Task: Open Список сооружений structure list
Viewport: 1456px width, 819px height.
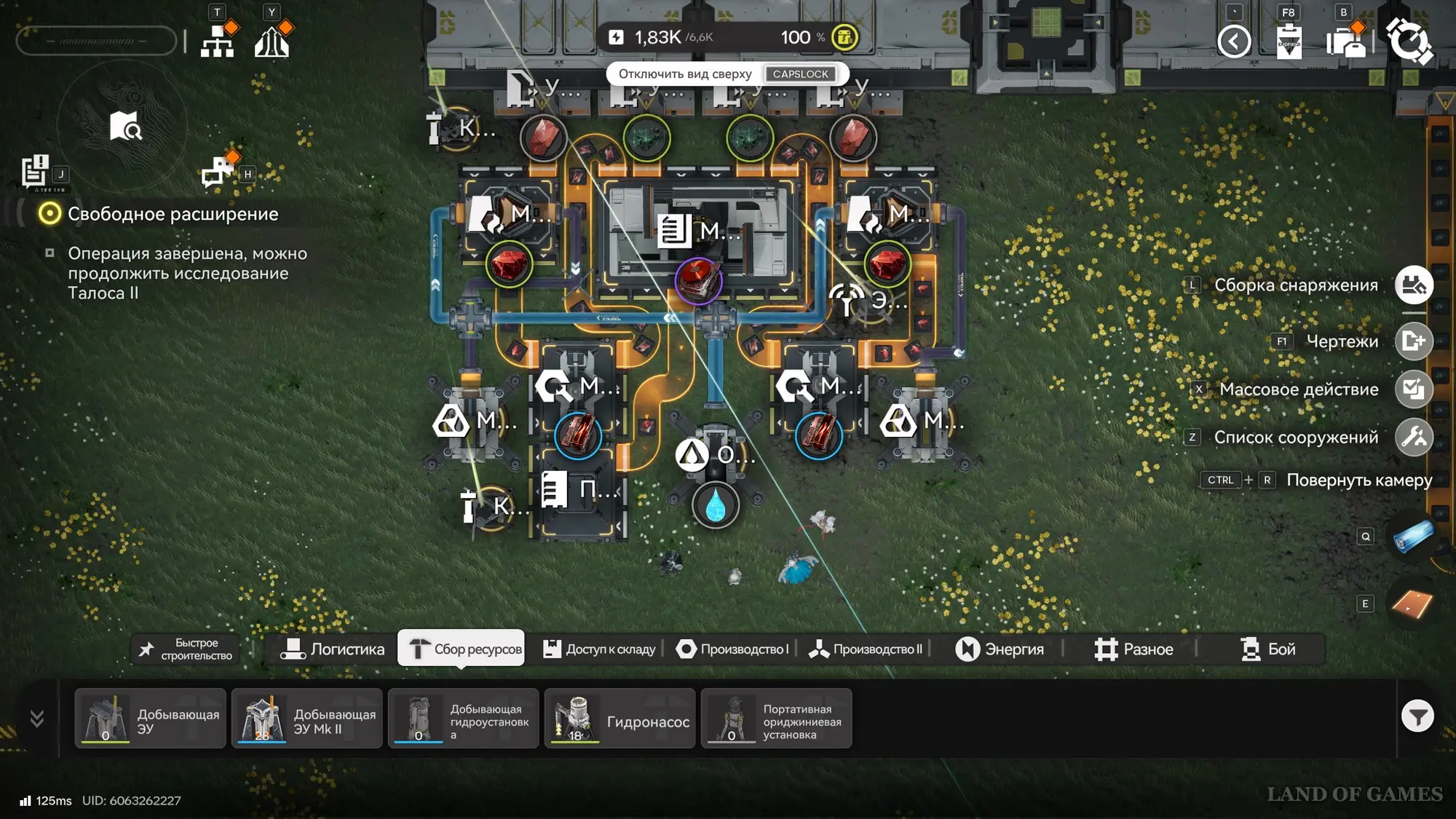Action: [1414, 438]
